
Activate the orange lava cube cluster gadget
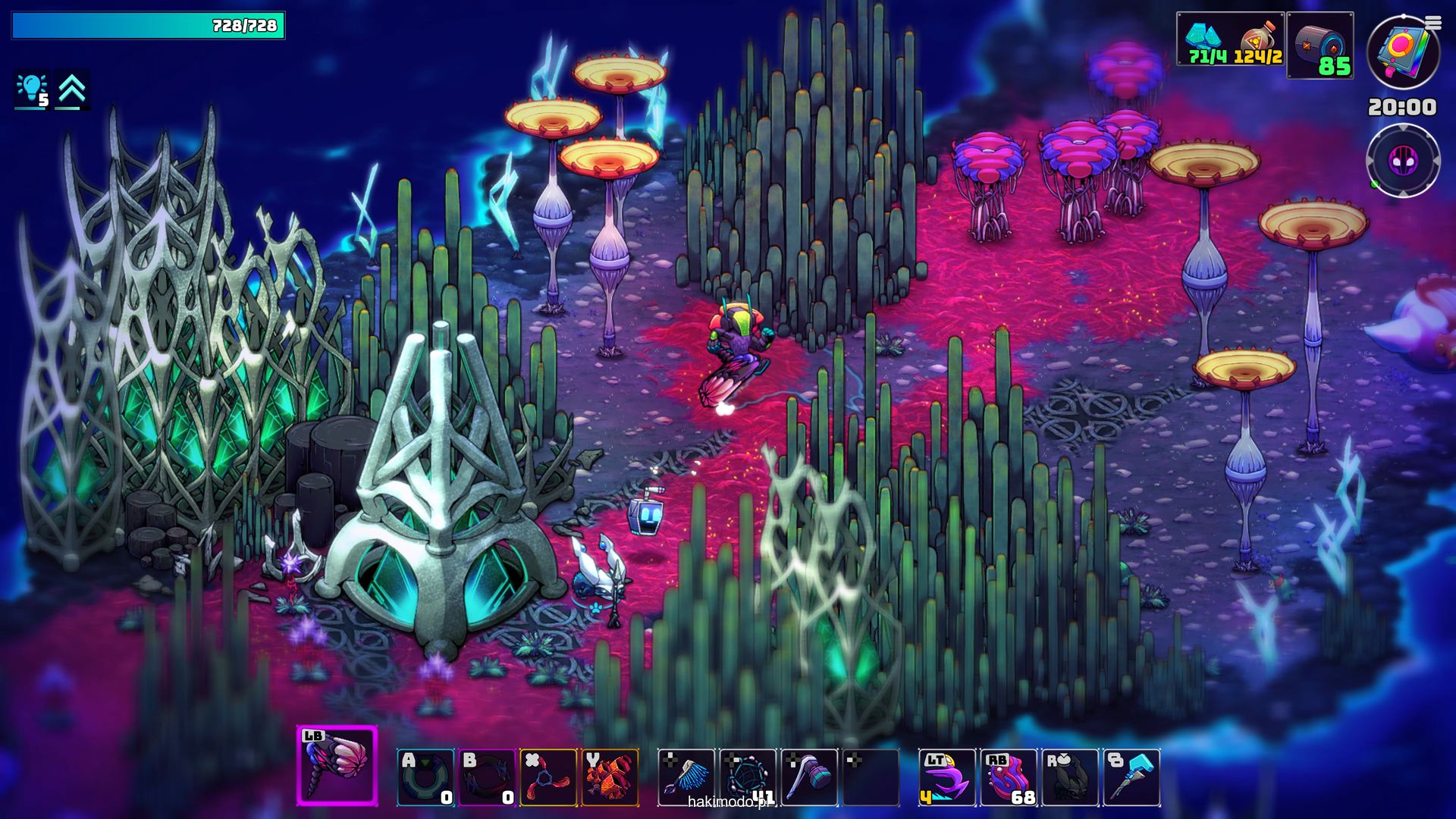(610, 777)
